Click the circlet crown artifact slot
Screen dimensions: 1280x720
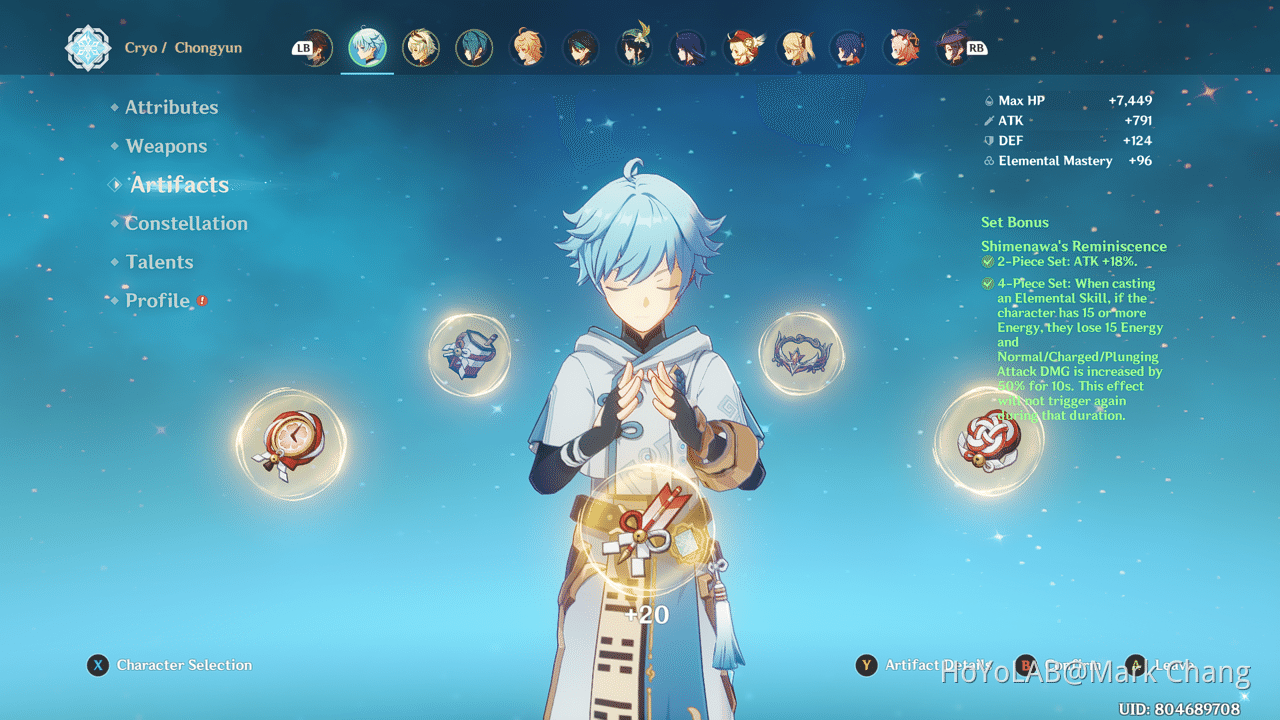click(x=801, y=352)
